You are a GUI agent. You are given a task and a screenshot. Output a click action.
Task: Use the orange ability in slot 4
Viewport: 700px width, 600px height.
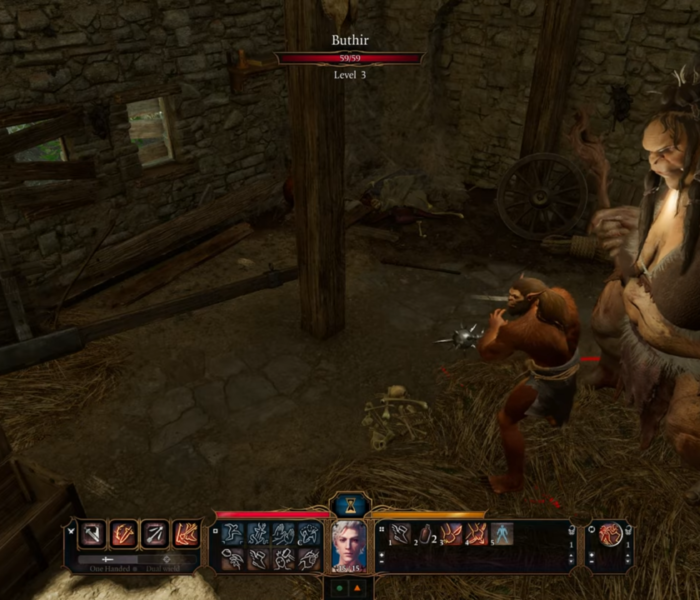point(476,534)
